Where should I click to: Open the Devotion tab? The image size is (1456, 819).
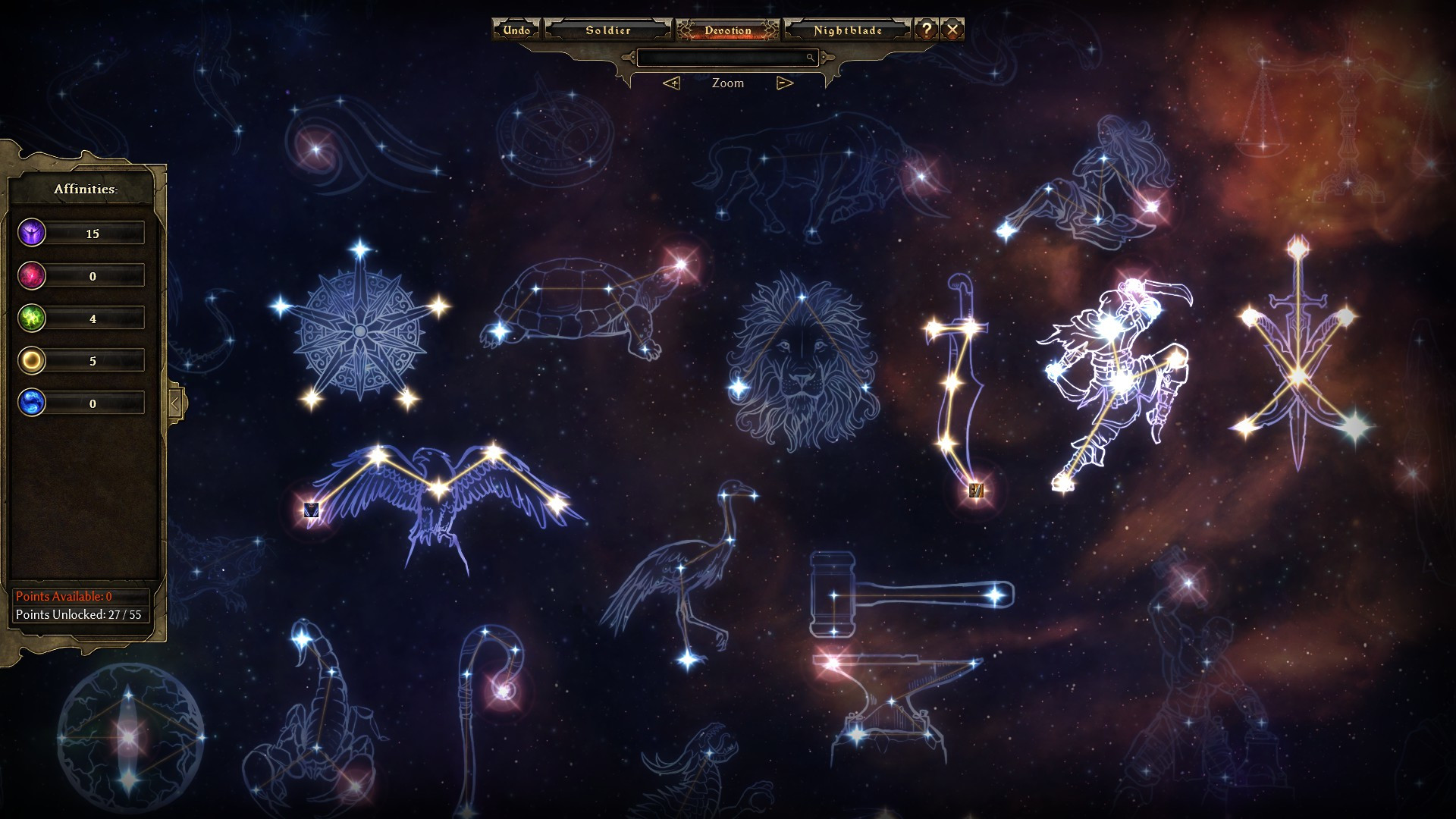728,30
